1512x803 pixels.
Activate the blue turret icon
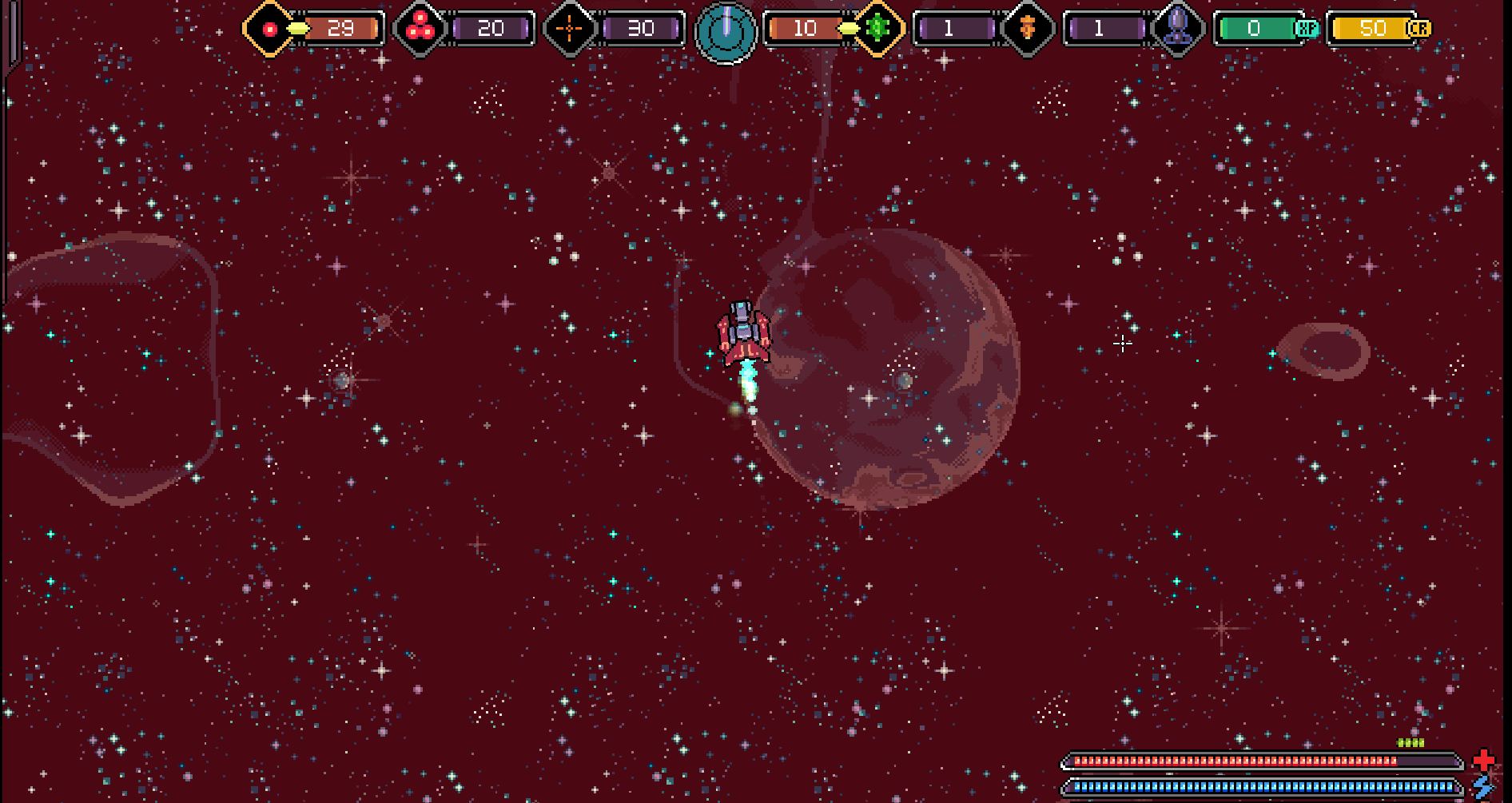(x=1177, y=29)
